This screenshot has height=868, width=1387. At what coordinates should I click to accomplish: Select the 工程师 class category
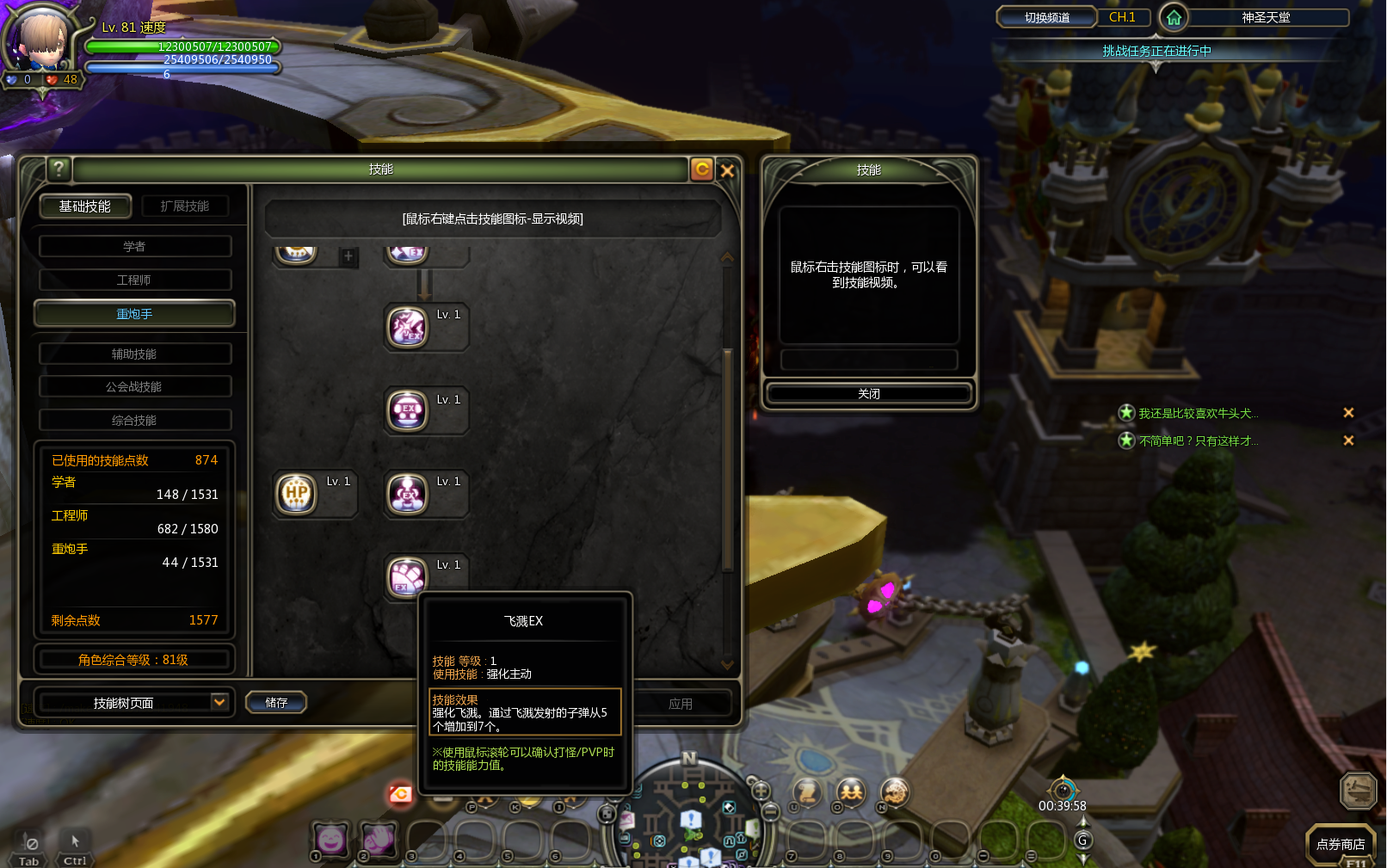pyautogui.click(x=134, y=280)
